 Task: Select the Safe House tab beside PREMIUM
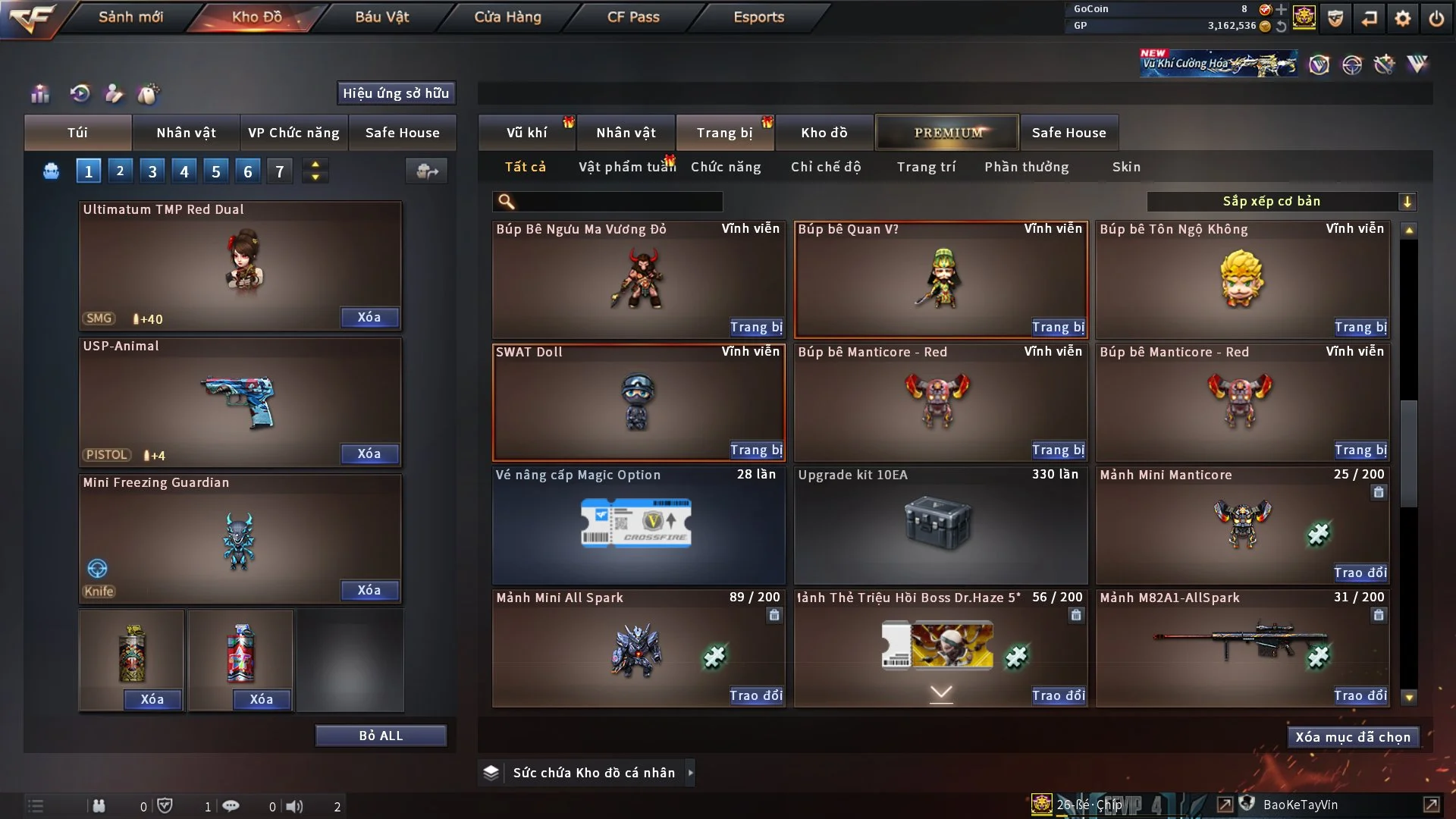[1068, 133]
